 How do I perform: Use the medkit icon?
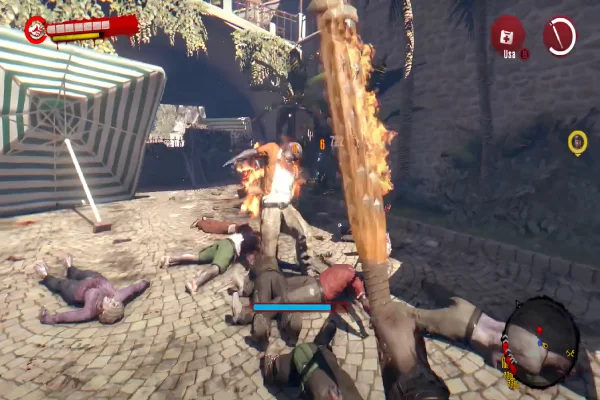507,34
